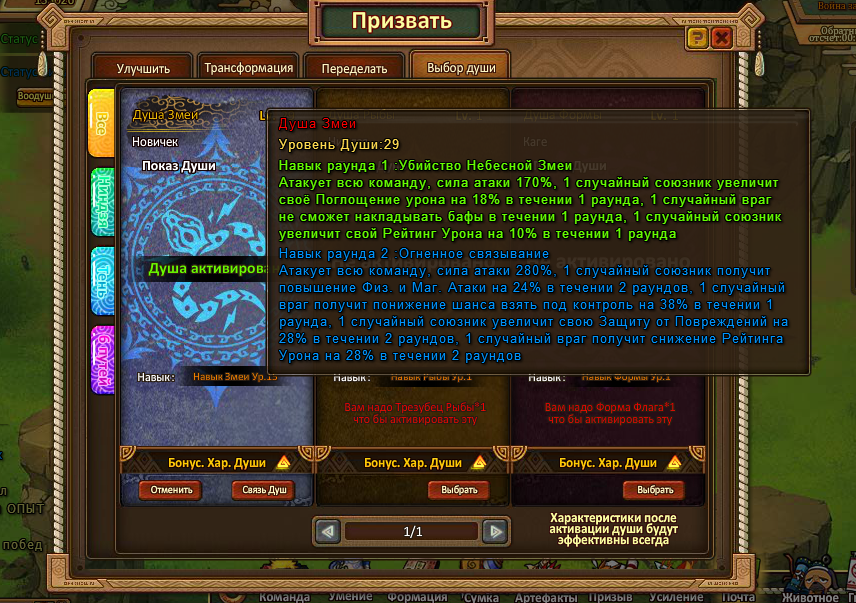Open Формация in the bottom menu
The image size is (856, 603).
coord(417,597)
